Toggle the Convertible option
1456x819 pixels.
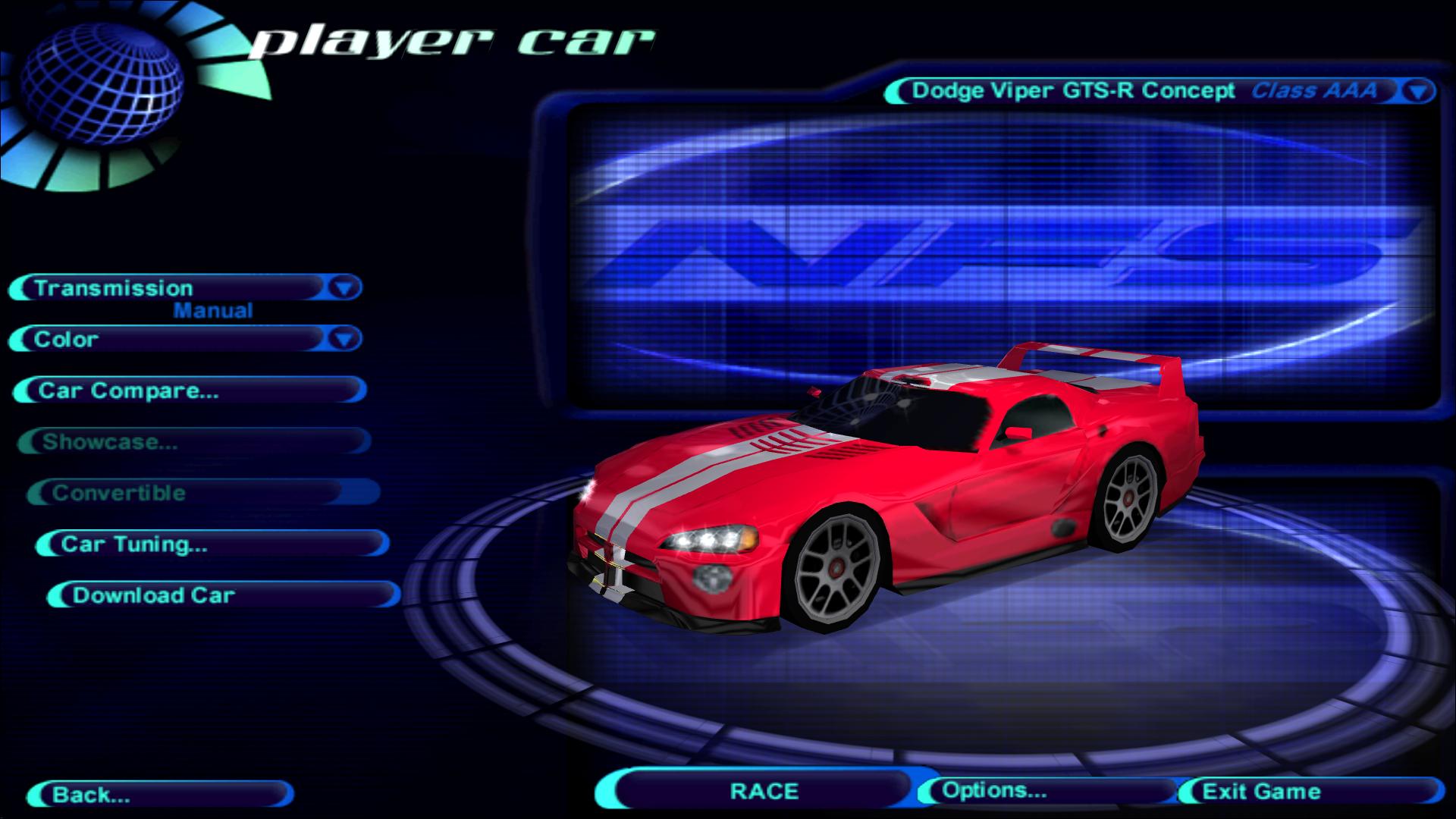pos(203,493)
